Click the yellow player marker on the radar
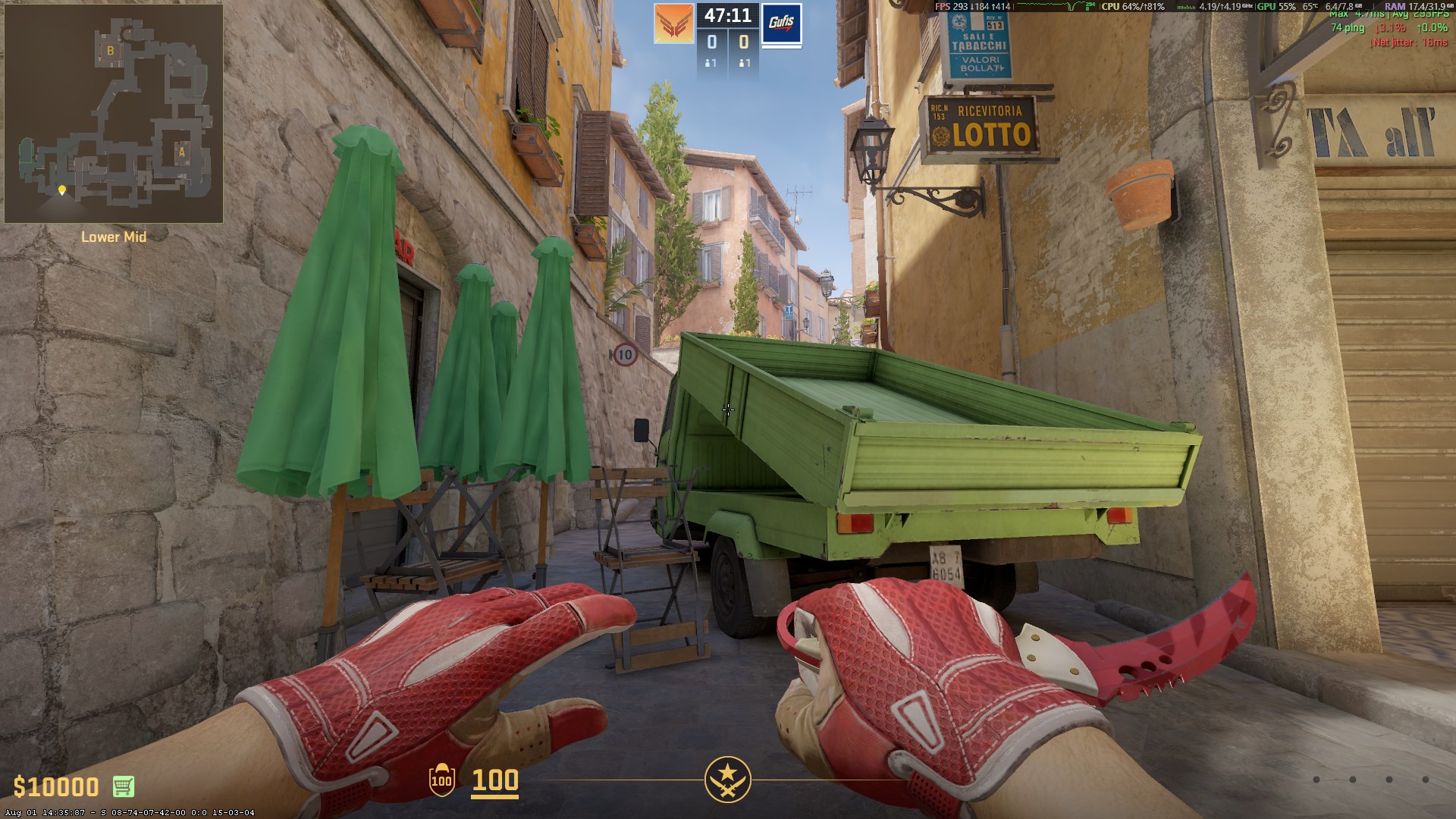The width and height of the screenshot is (1456, 819). [62, 190]
